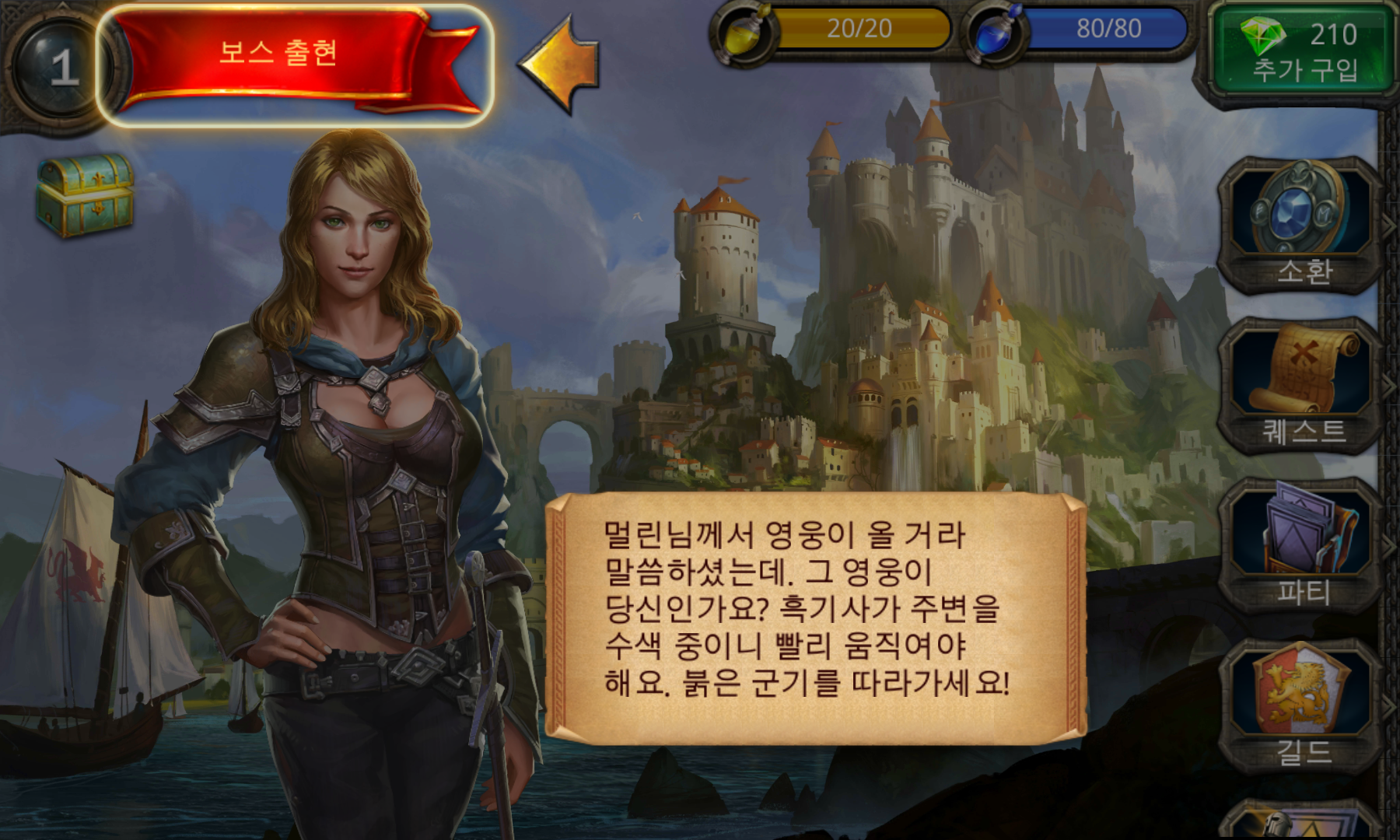Click the yellow arrow next to the banner
1400x840 pixels.
tap(558, 62)
